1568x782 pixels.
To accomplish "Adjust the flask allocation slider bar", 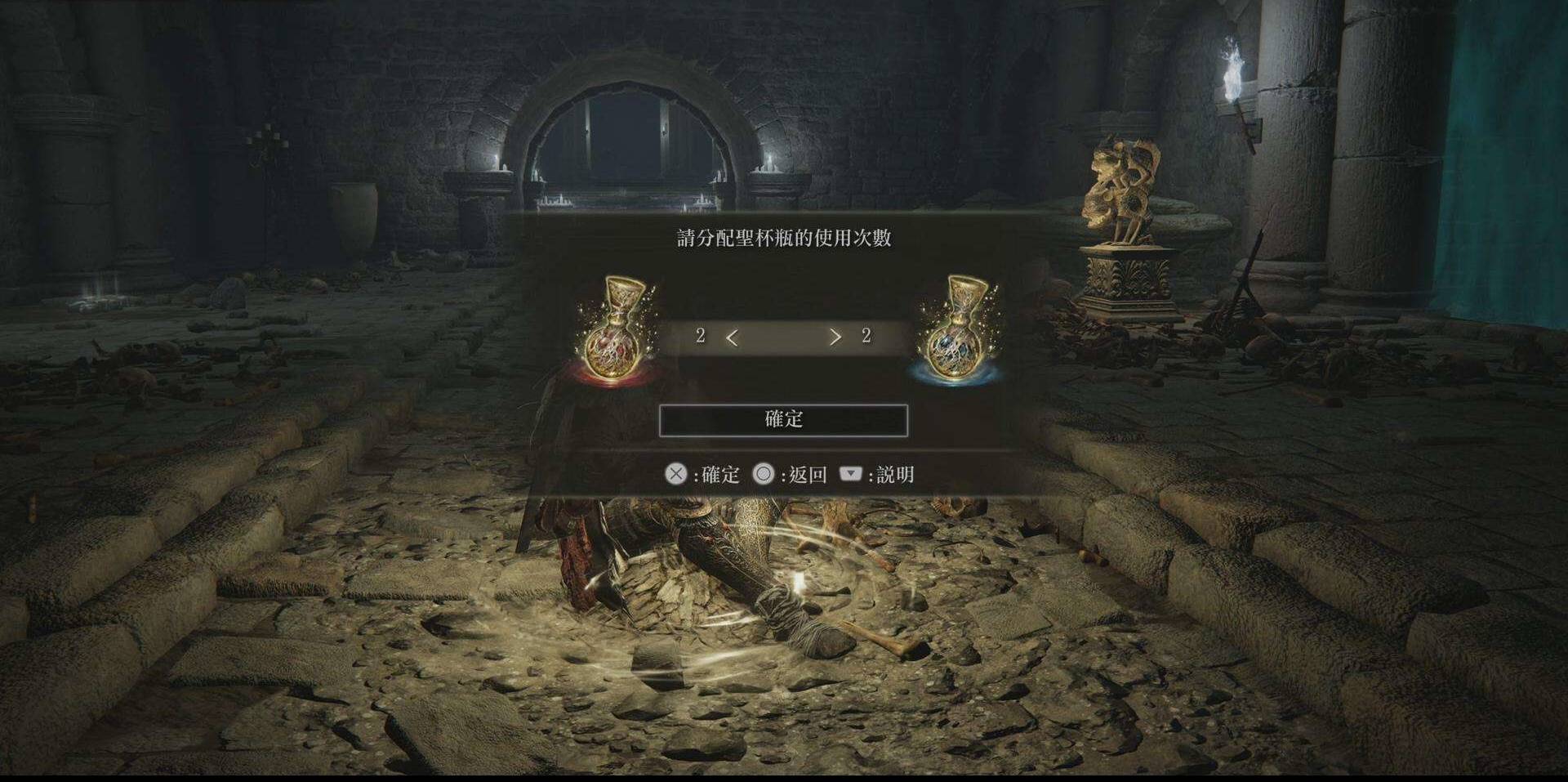I will [x=783, y=337].
